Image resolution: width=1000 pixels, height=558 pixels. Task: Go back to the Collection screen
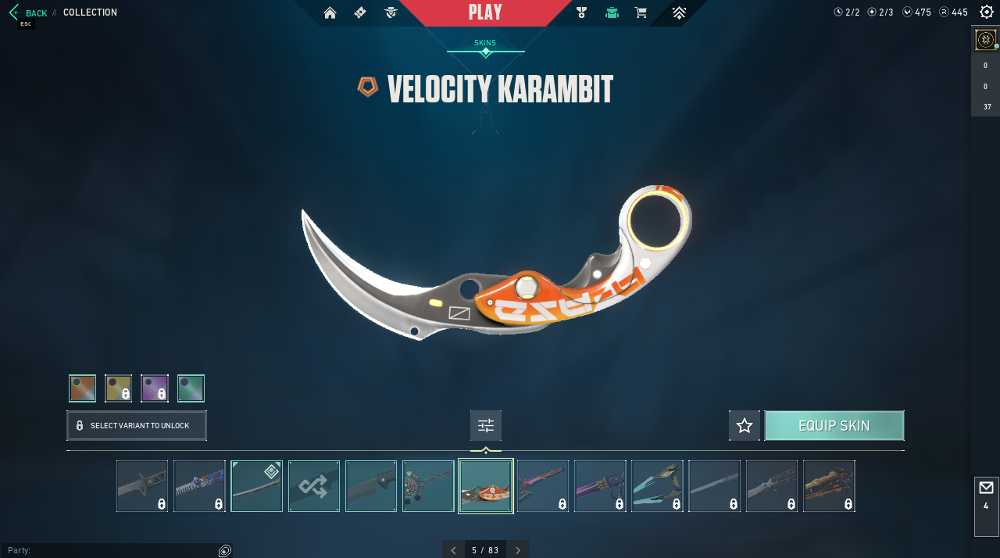(30, 13)
